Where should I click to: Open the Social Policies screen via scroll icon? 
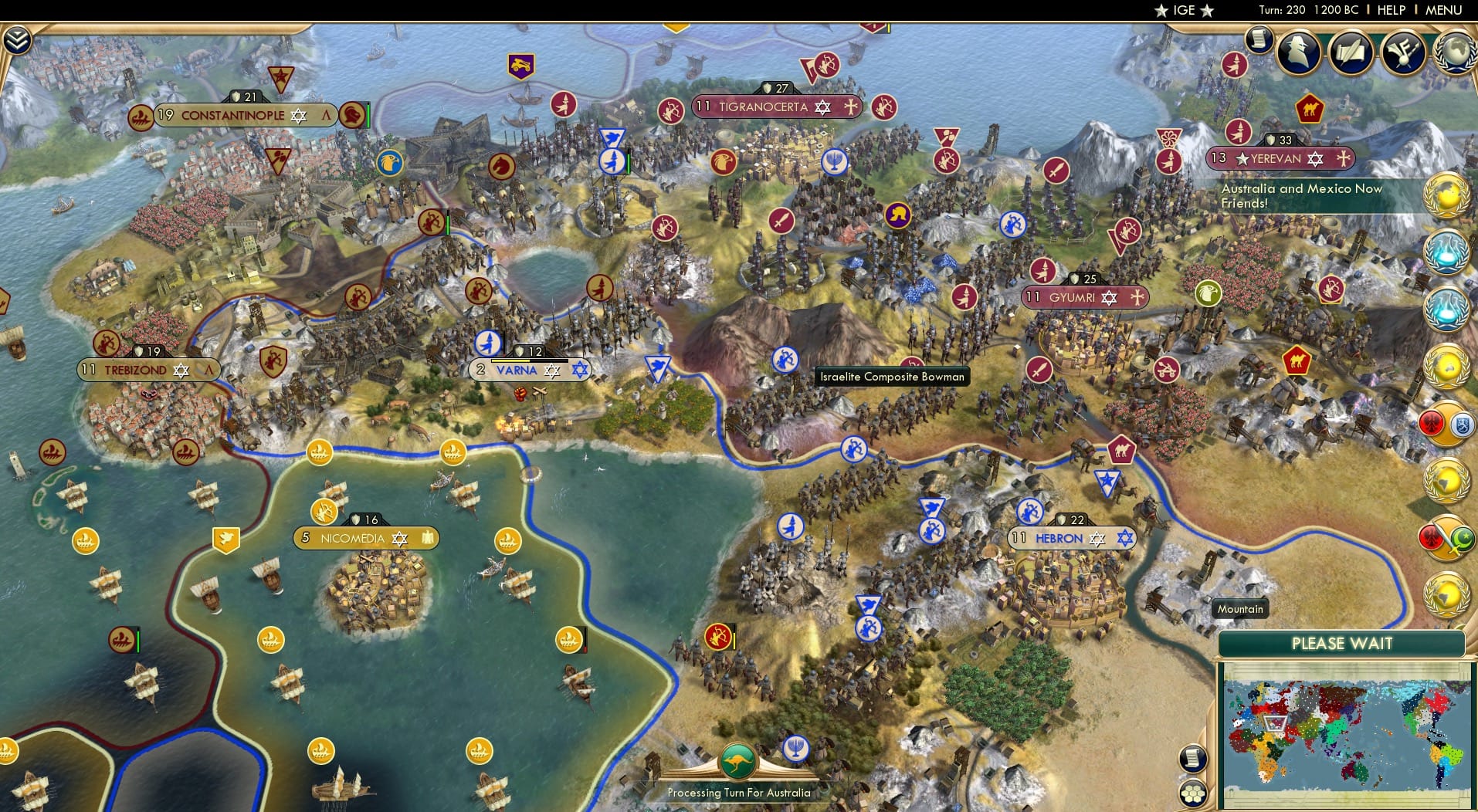click(1259, 39)
